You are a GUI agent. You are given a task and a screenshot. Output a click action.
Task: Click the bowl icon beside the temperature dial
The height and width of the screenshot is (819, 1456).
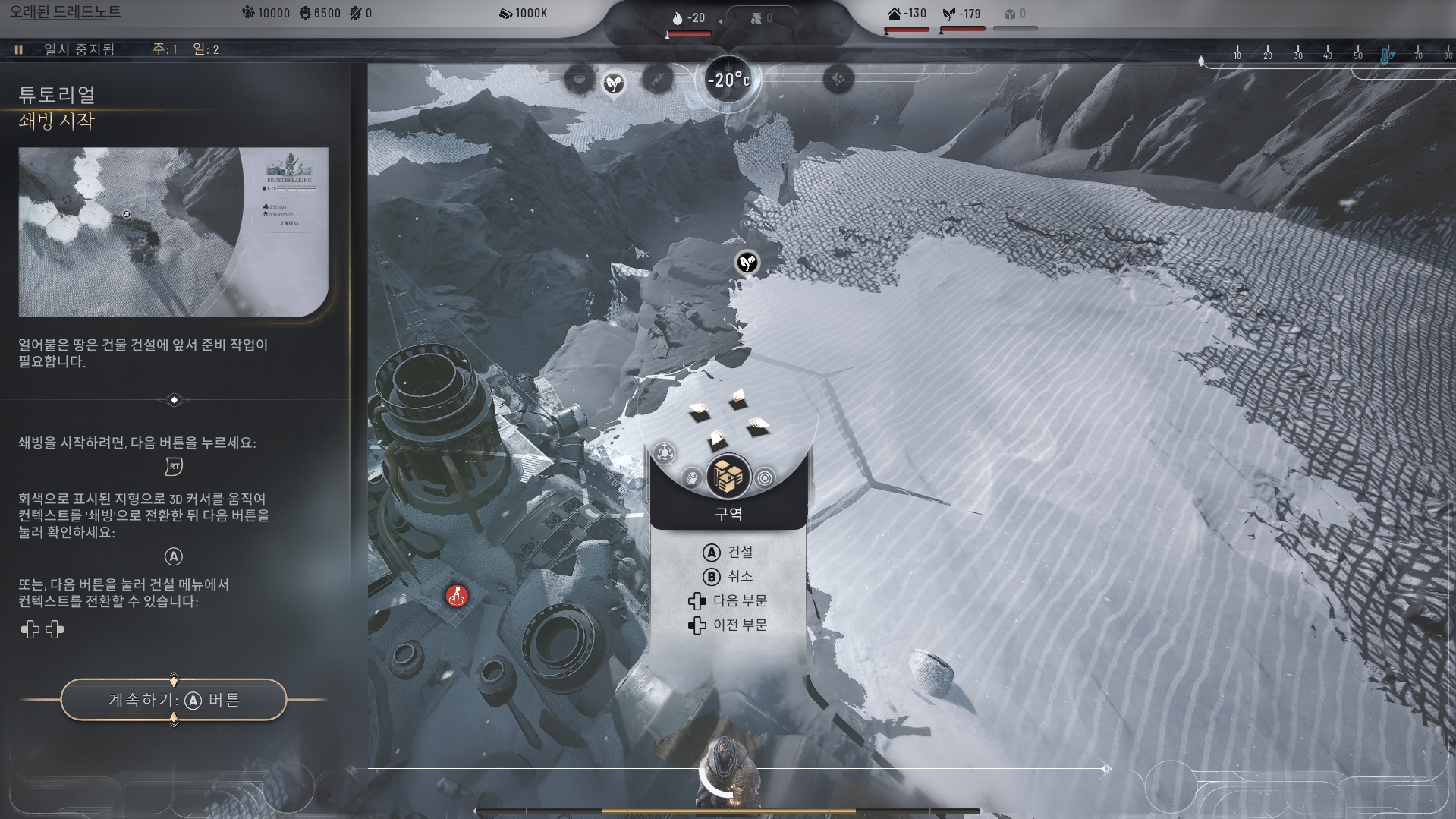tap(580, 79)
